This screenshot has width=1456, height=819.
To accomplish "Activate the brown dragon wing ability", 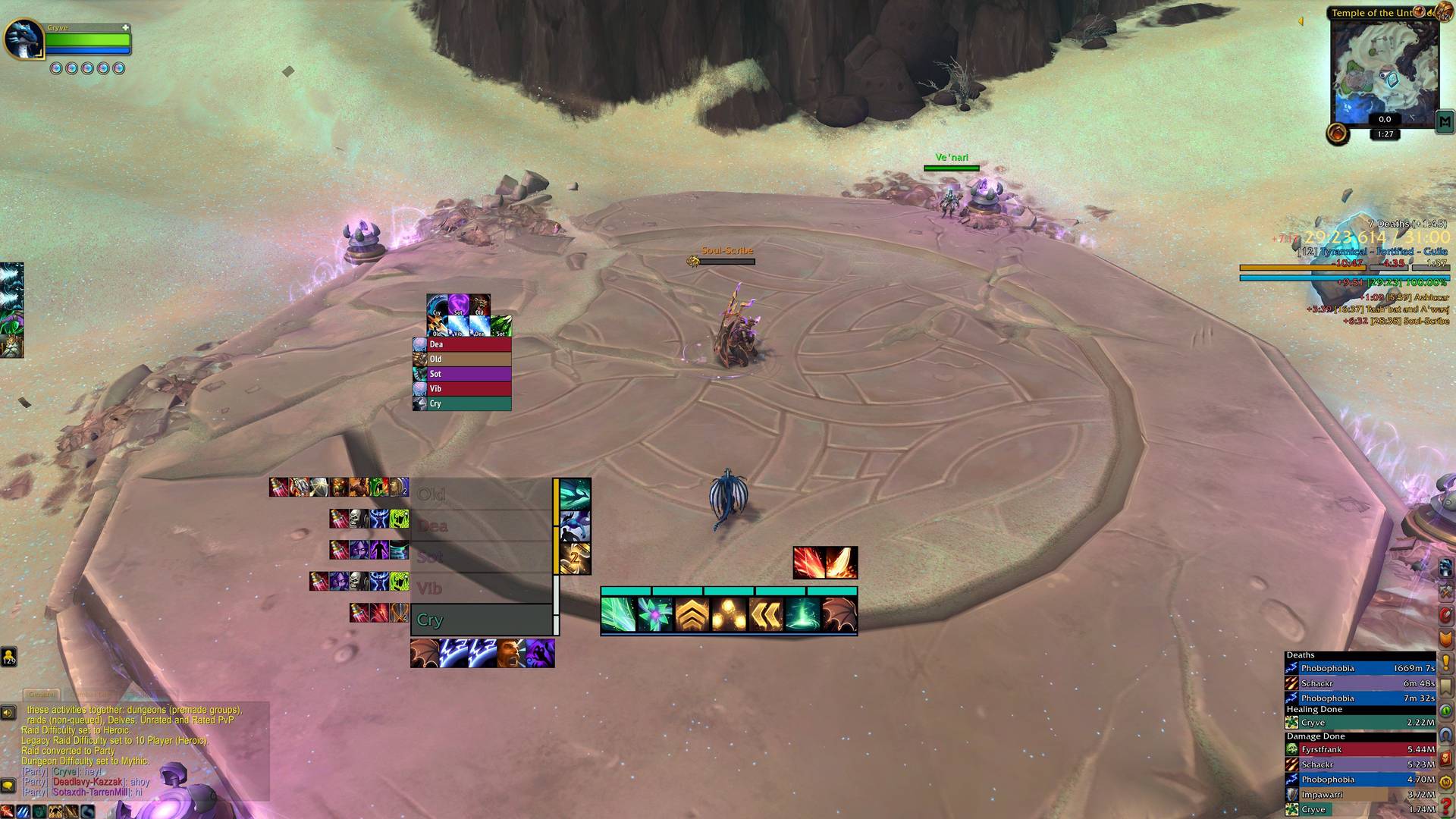I will (x=839, y=614).
